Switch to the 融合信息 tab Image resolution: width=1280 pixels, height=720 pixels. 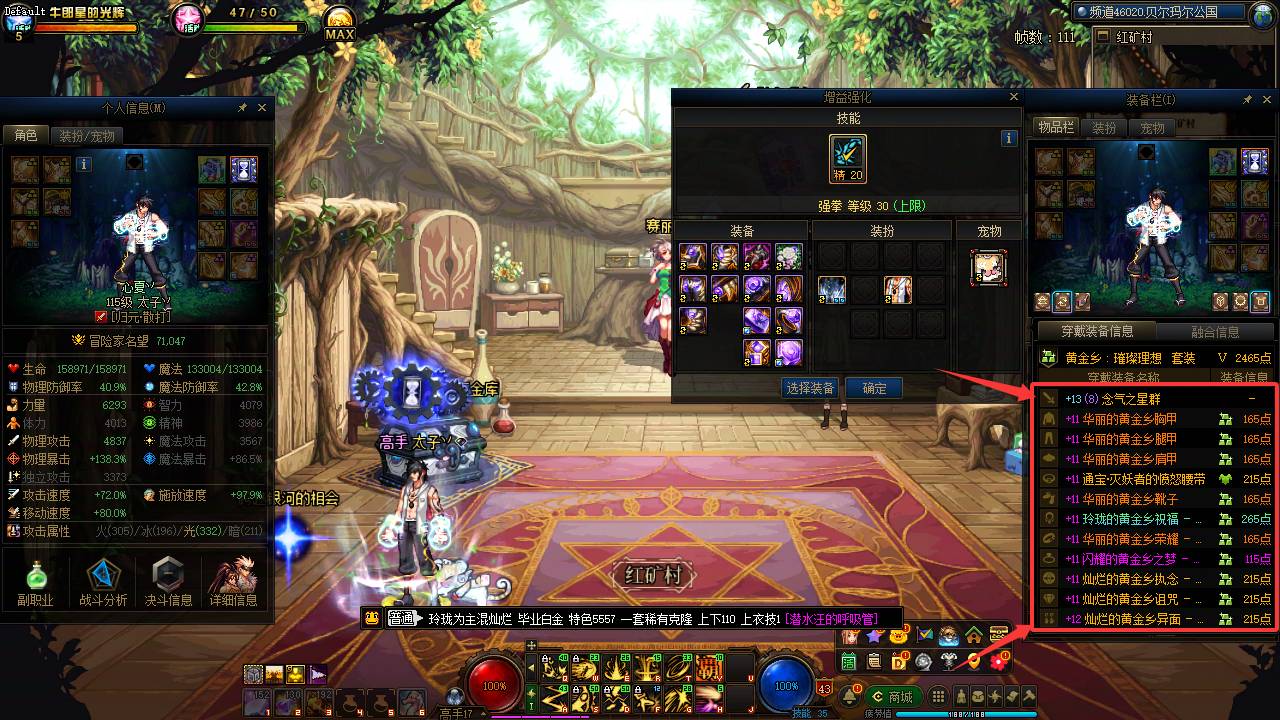pyautogui.click(x=1215, y=332)
